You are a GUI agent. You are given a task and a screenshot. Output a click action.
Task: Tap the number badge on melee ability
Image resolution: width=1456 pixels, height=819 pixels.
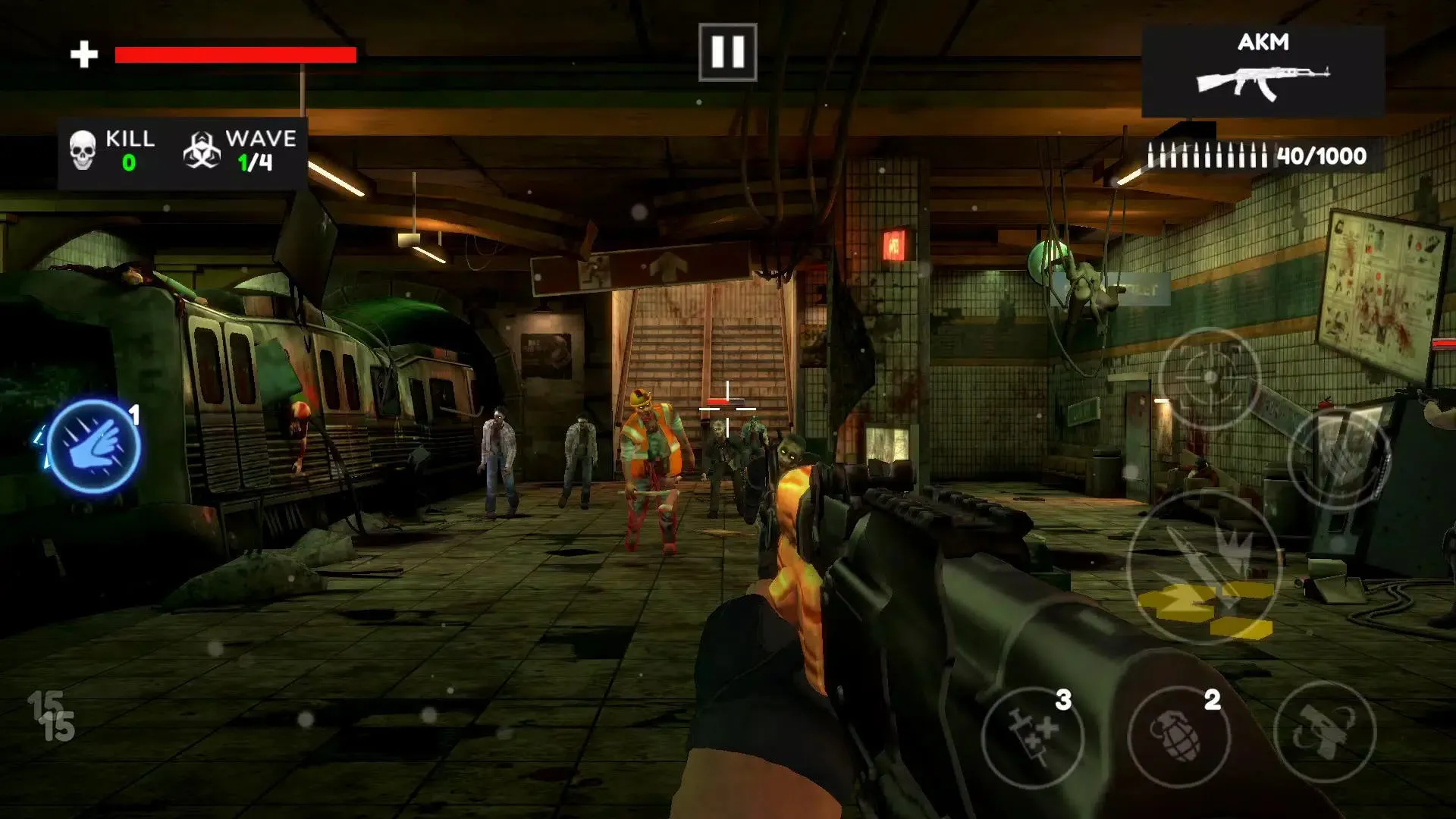click(135, 416)
